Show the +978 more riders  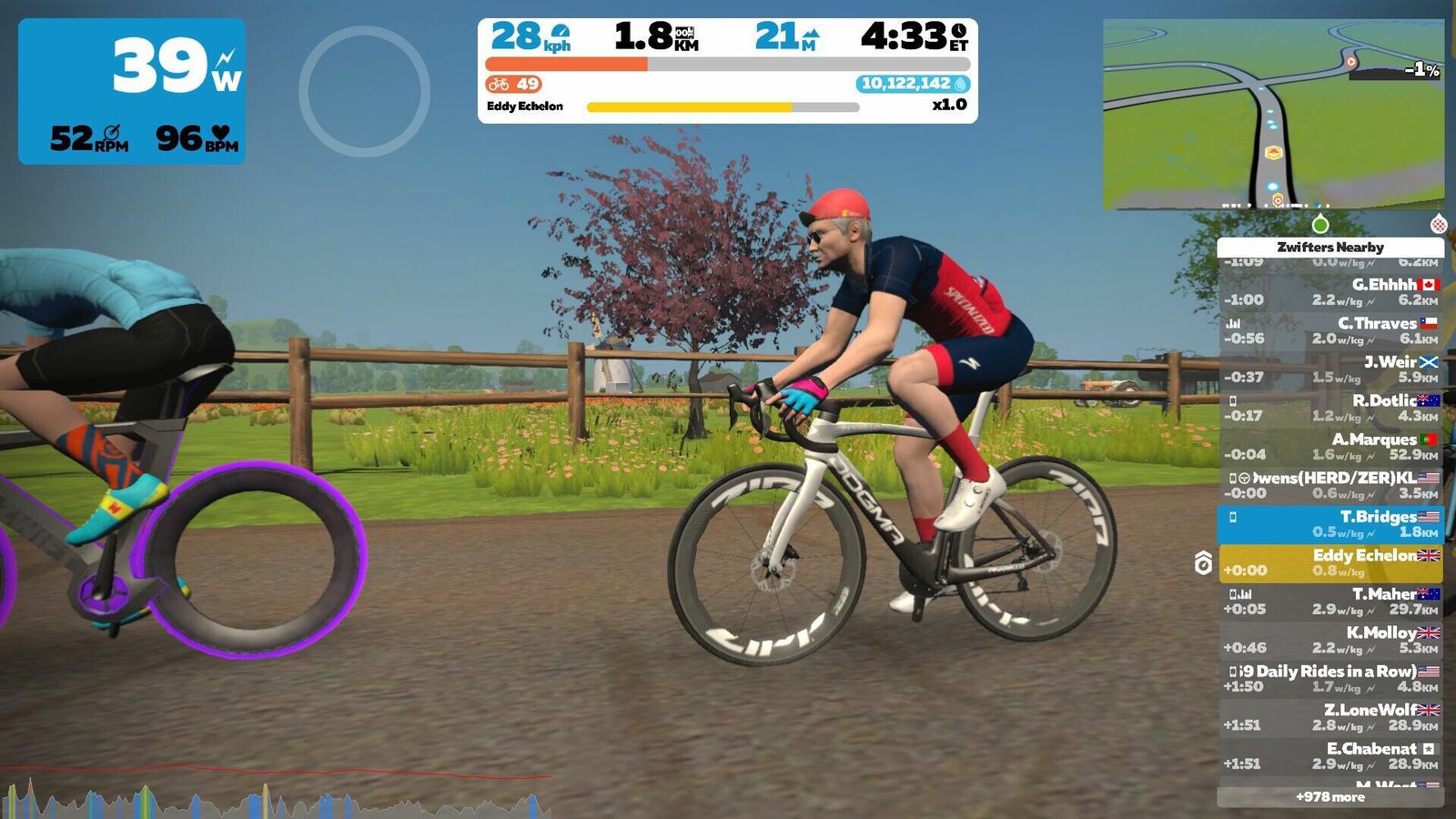coord(1330,797)
